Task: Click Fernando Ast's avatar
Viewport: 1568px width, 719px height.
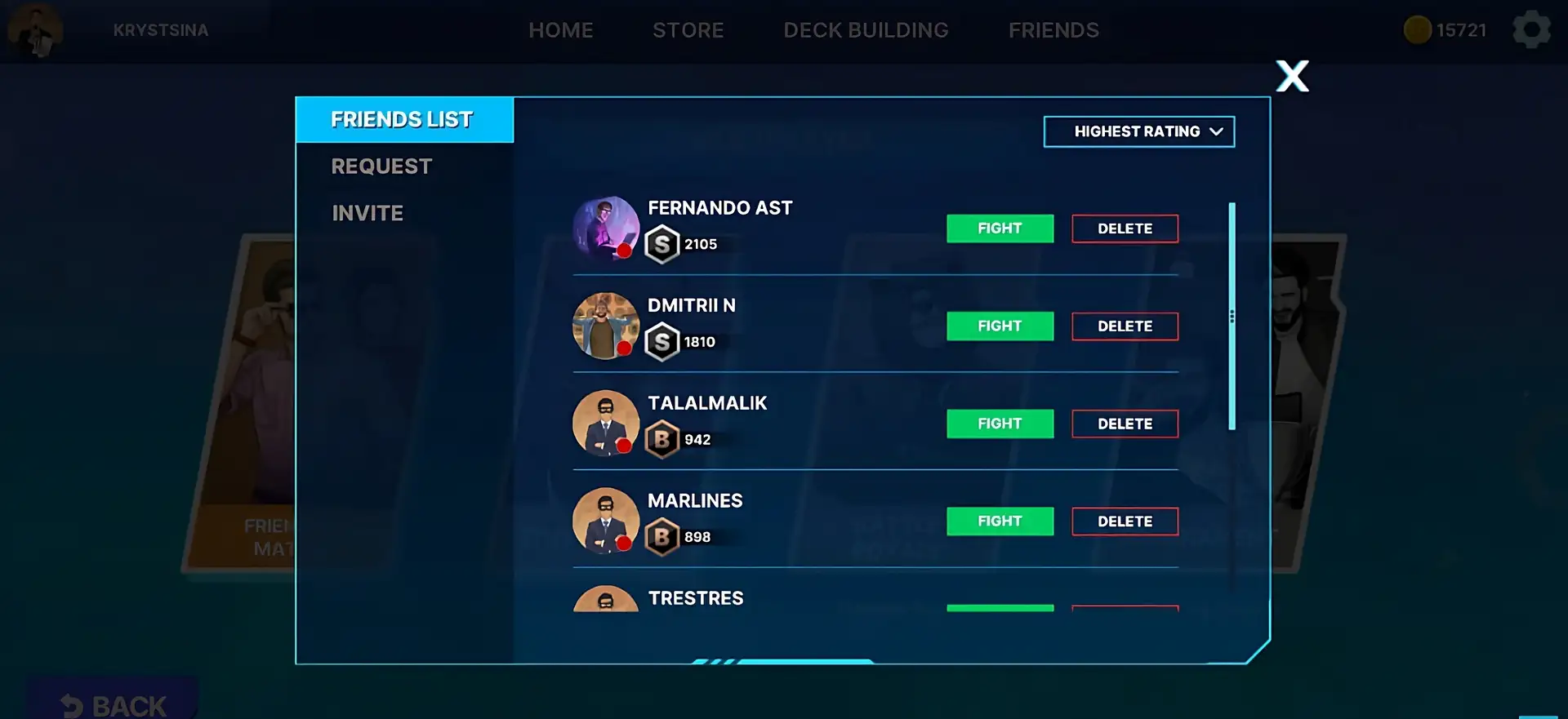Action: 605,229
